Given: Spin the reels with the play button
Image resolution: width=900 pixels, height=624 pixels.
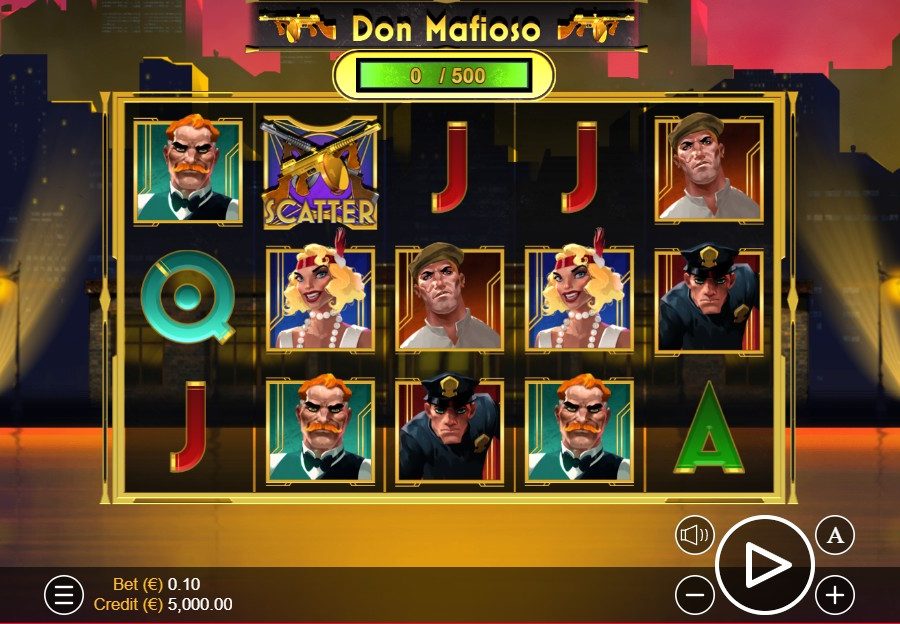Looking at the screenshot, I should pos(765,566).
